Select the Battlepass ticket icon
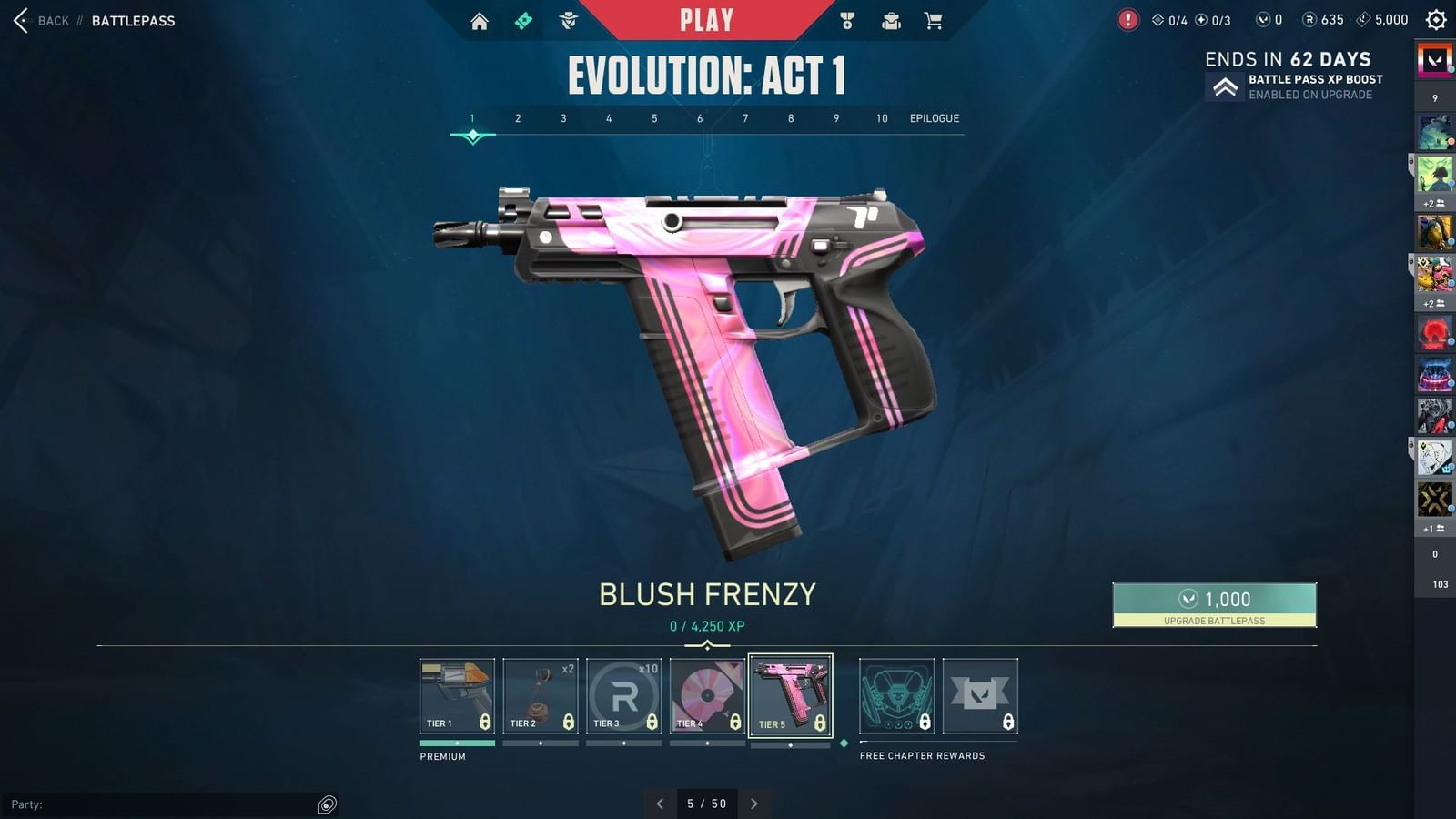This screenshot has height=819, width=1456. click(522, 19)
